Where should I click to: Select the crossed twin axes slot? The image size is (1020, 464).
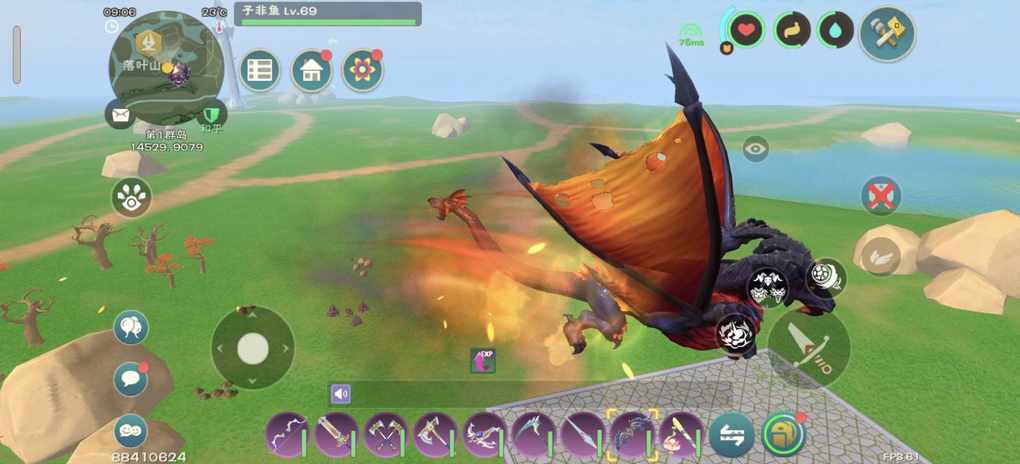coord(386,435)
